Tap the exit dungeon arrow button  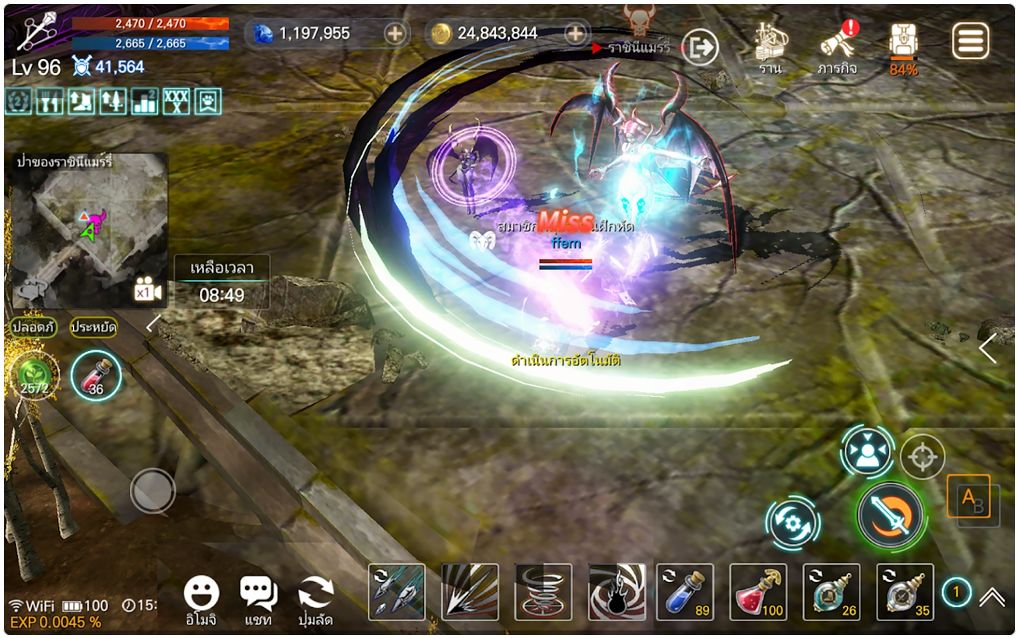coord(700,46)
